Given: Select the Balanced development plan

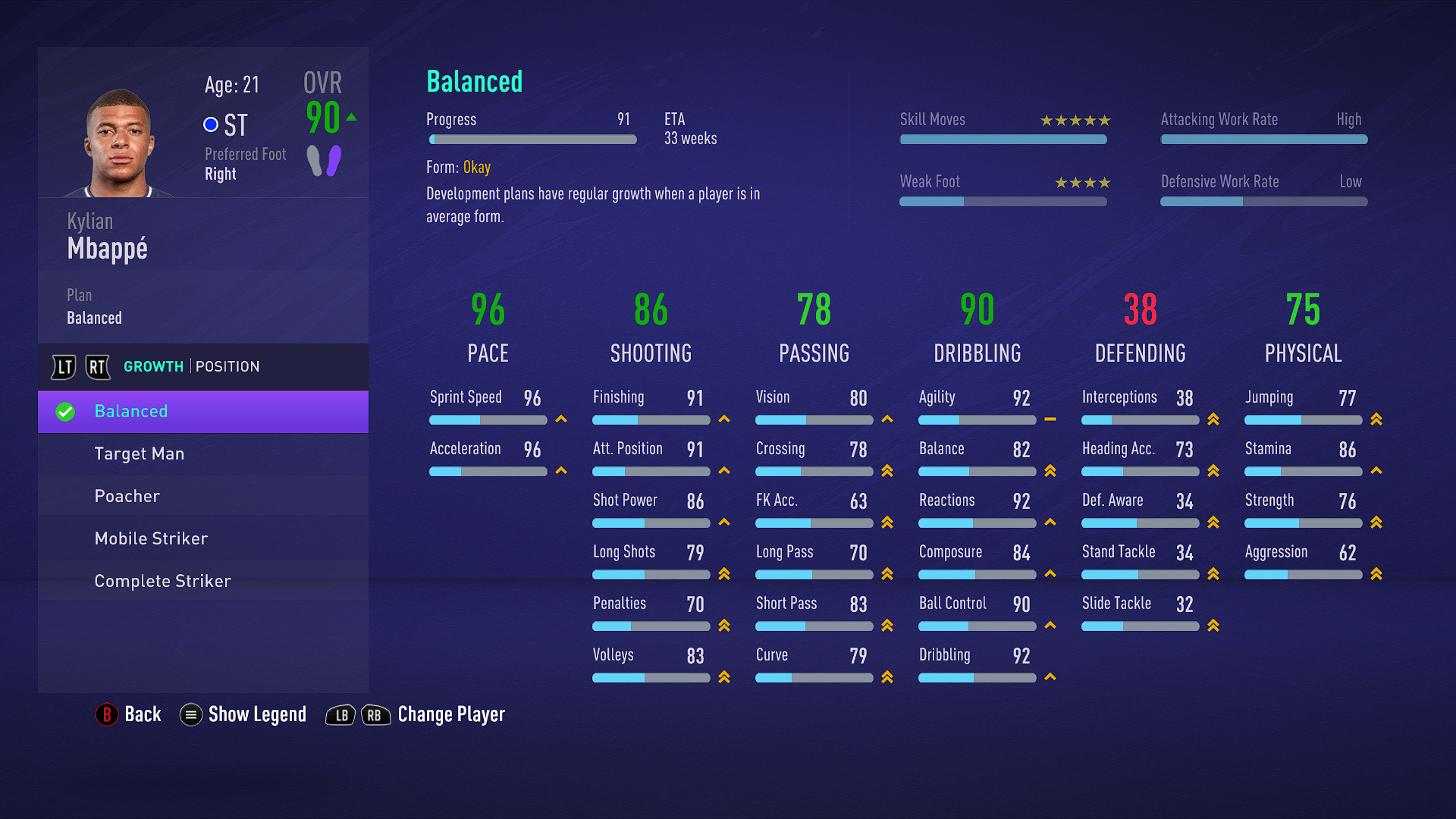Looking at the screenshot, I should tap(203, 412).
